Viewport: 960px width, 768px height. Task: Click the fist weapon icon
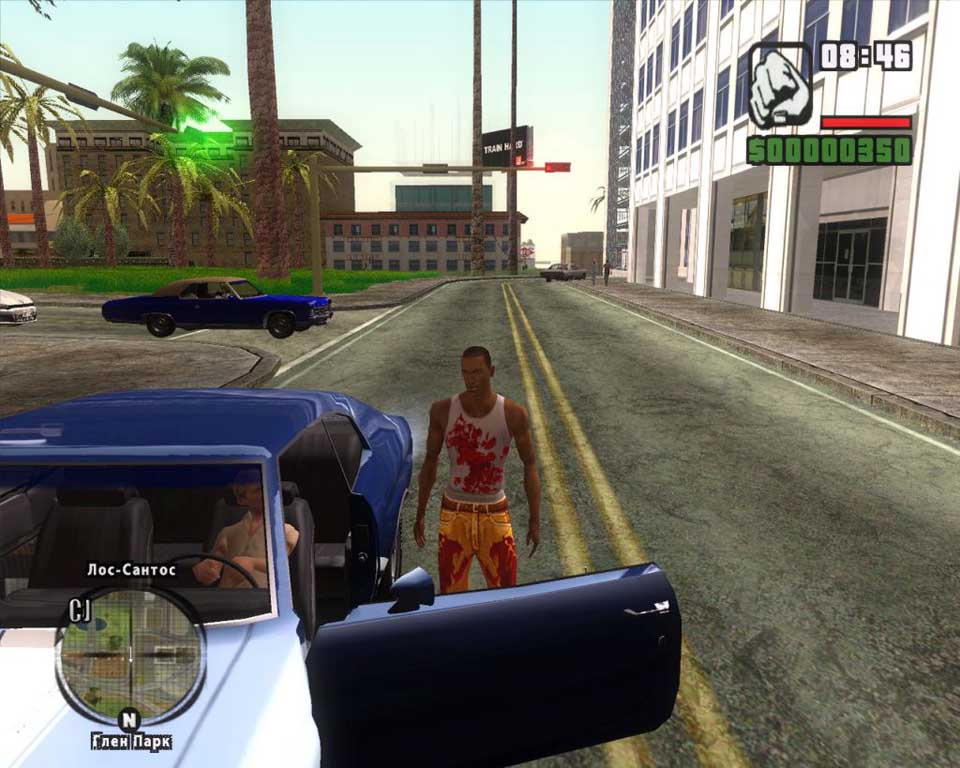(780, 84)
